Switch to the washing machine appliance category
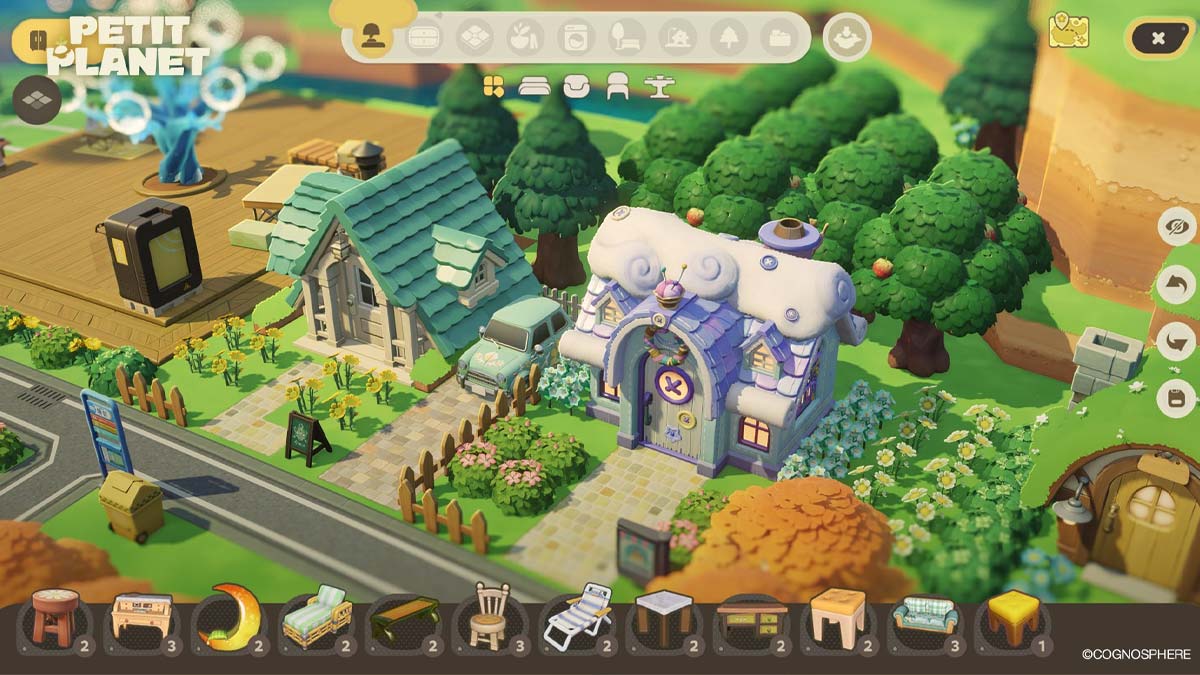1200x675 pixels. [575, 38]
